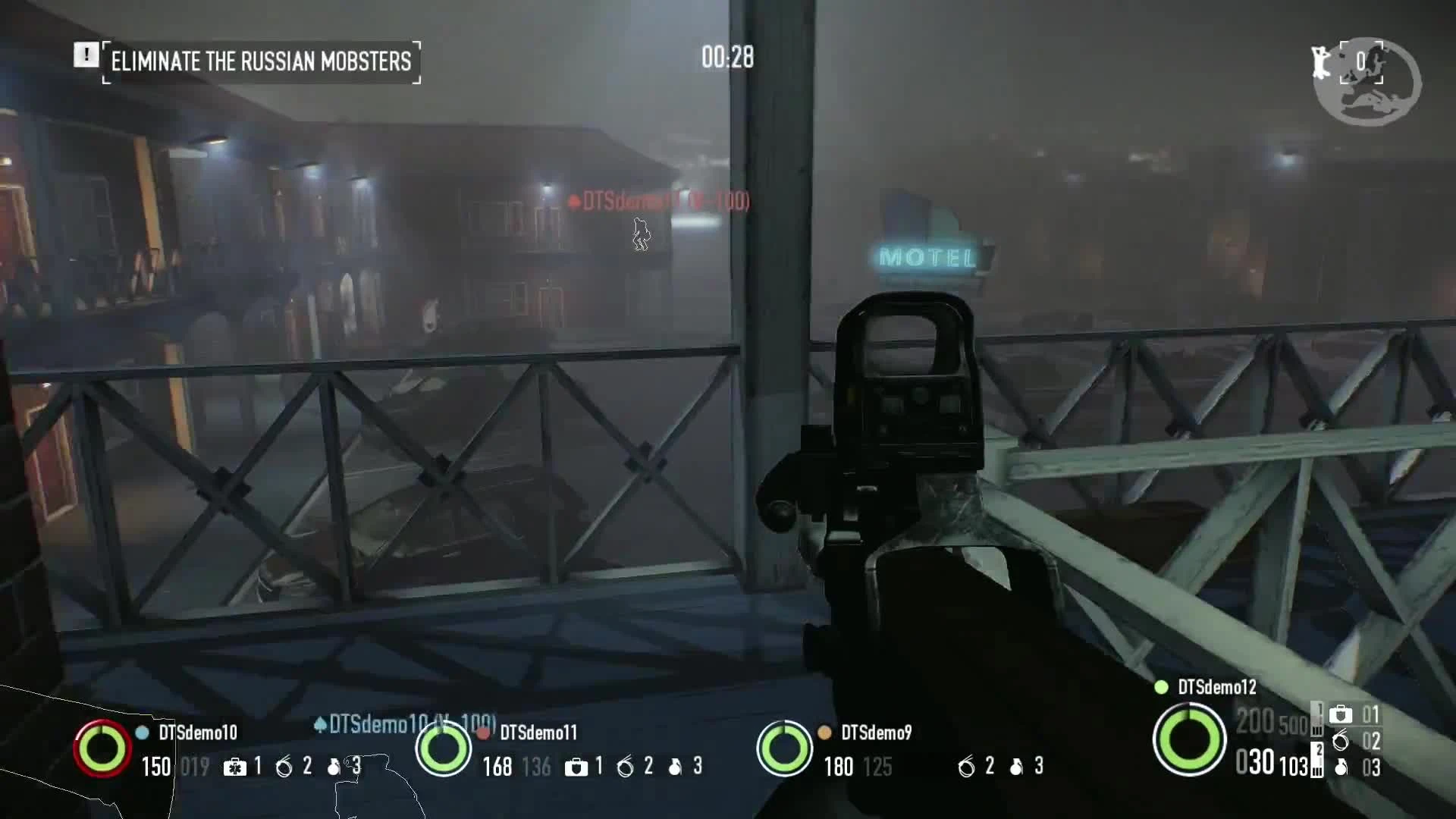Click the medical kit icon beside DTSdemo10

[x=237, y=767]
